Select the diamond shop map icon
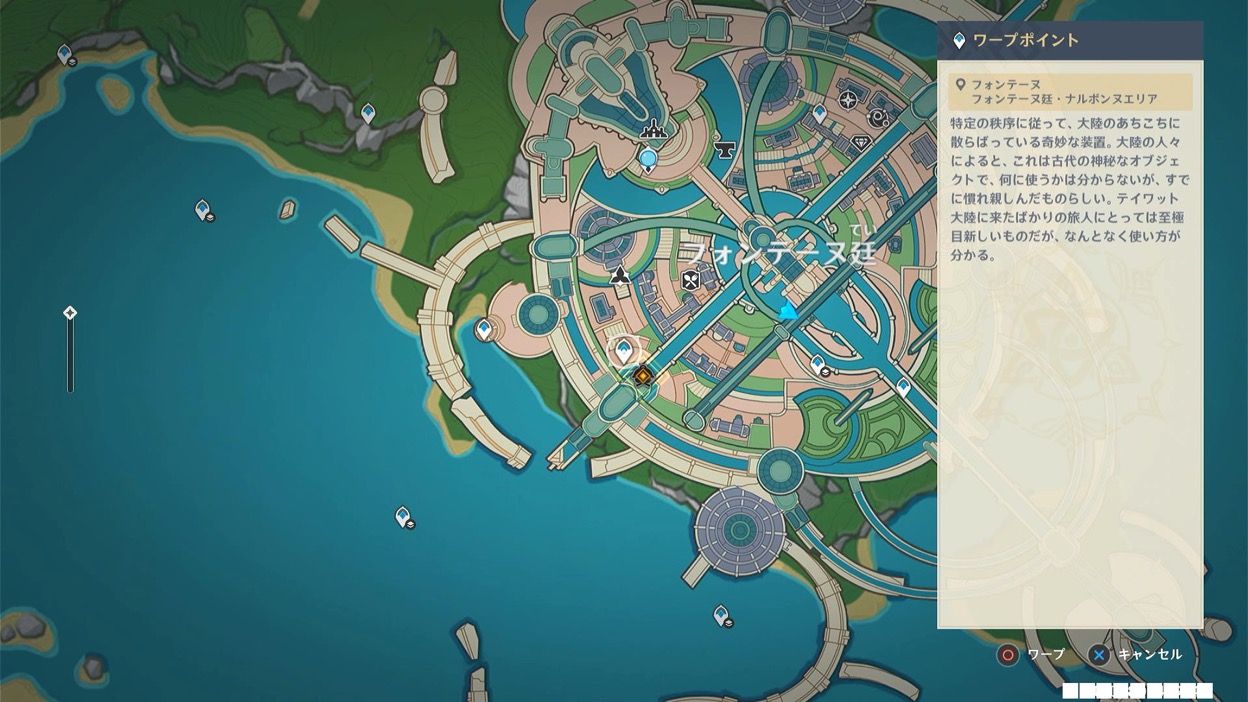Image resolution: width=1248 pixels, height=702 pixels. [x=861, y=144]
